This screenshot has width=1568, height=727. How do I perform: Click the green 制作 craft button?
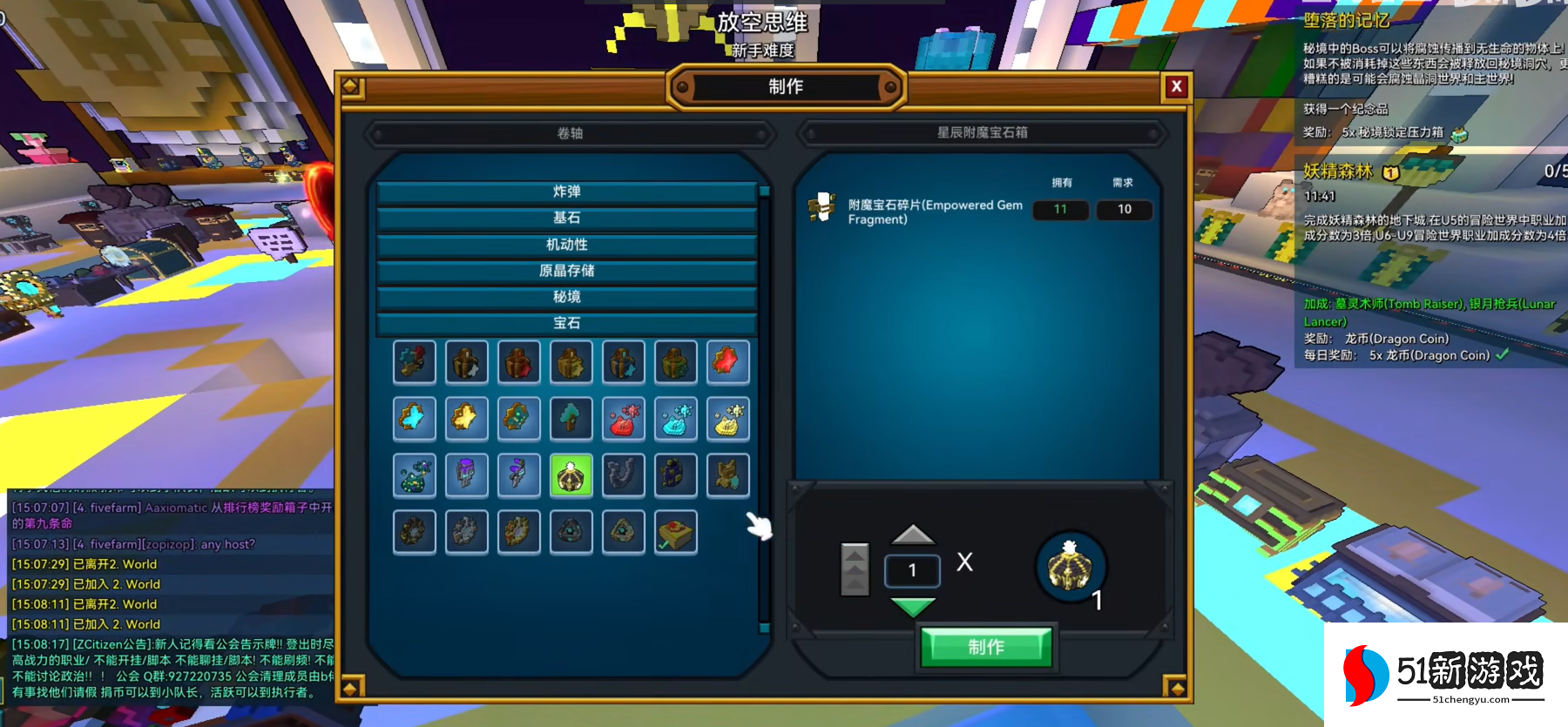pos(986,647)
